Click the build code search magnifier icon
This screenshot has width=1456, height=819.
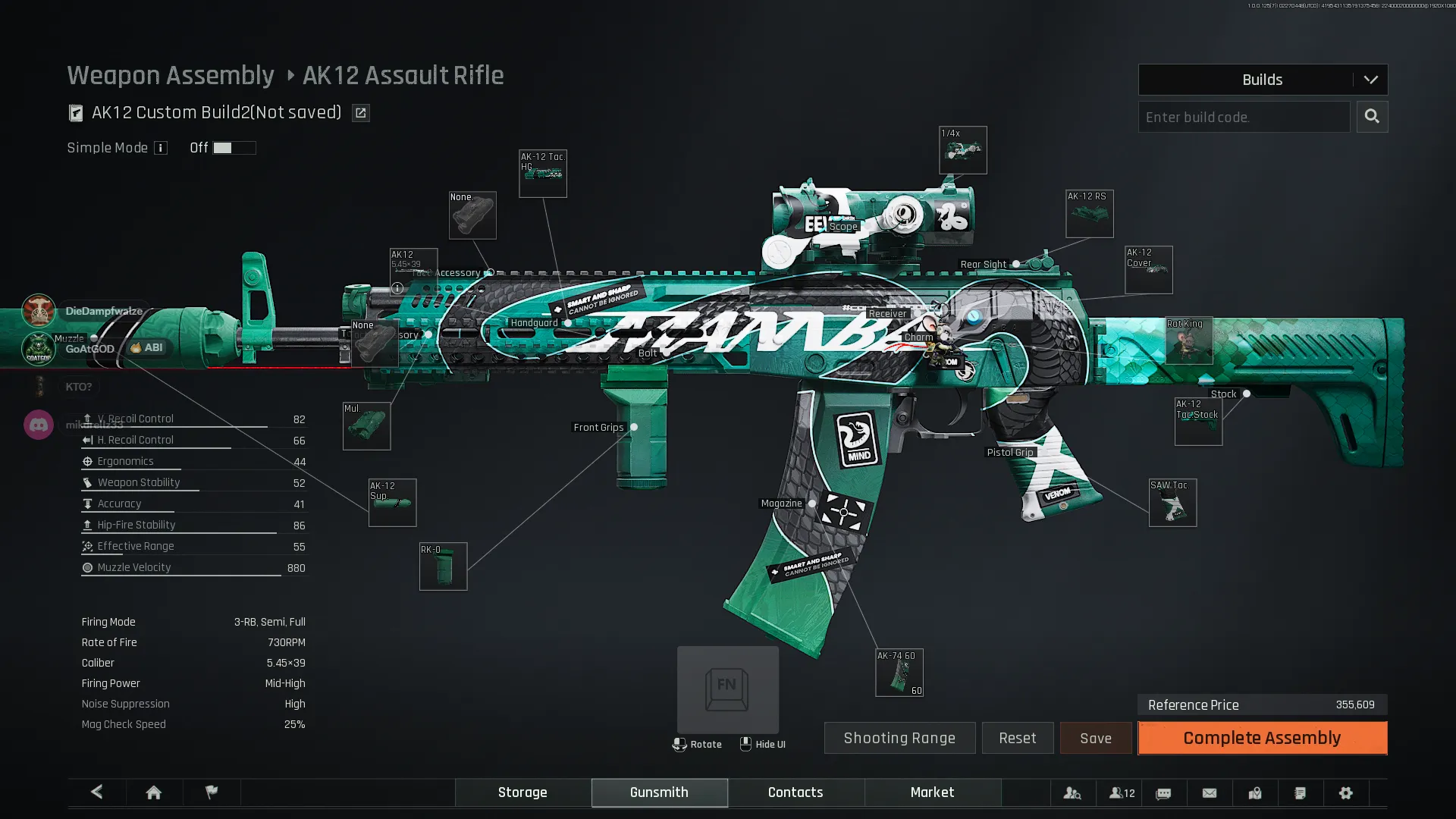(x=1372, y=117)
